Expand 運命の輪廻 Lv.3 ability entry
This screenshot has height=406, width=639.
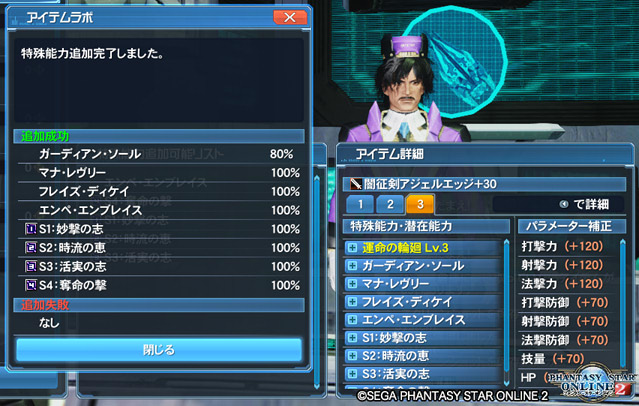(352, 248)
